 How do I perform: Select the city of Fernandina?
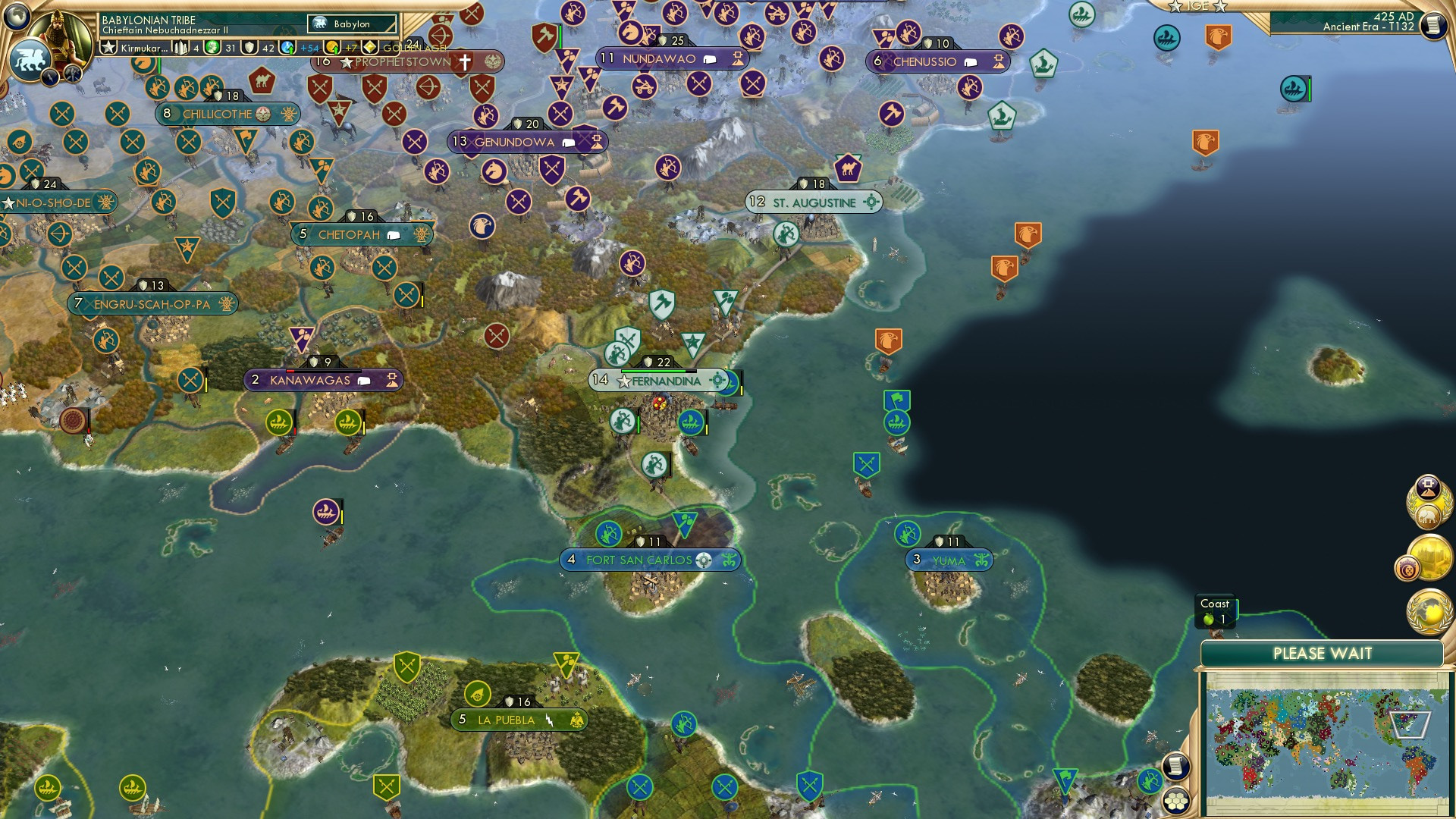[x=659, y=381]
